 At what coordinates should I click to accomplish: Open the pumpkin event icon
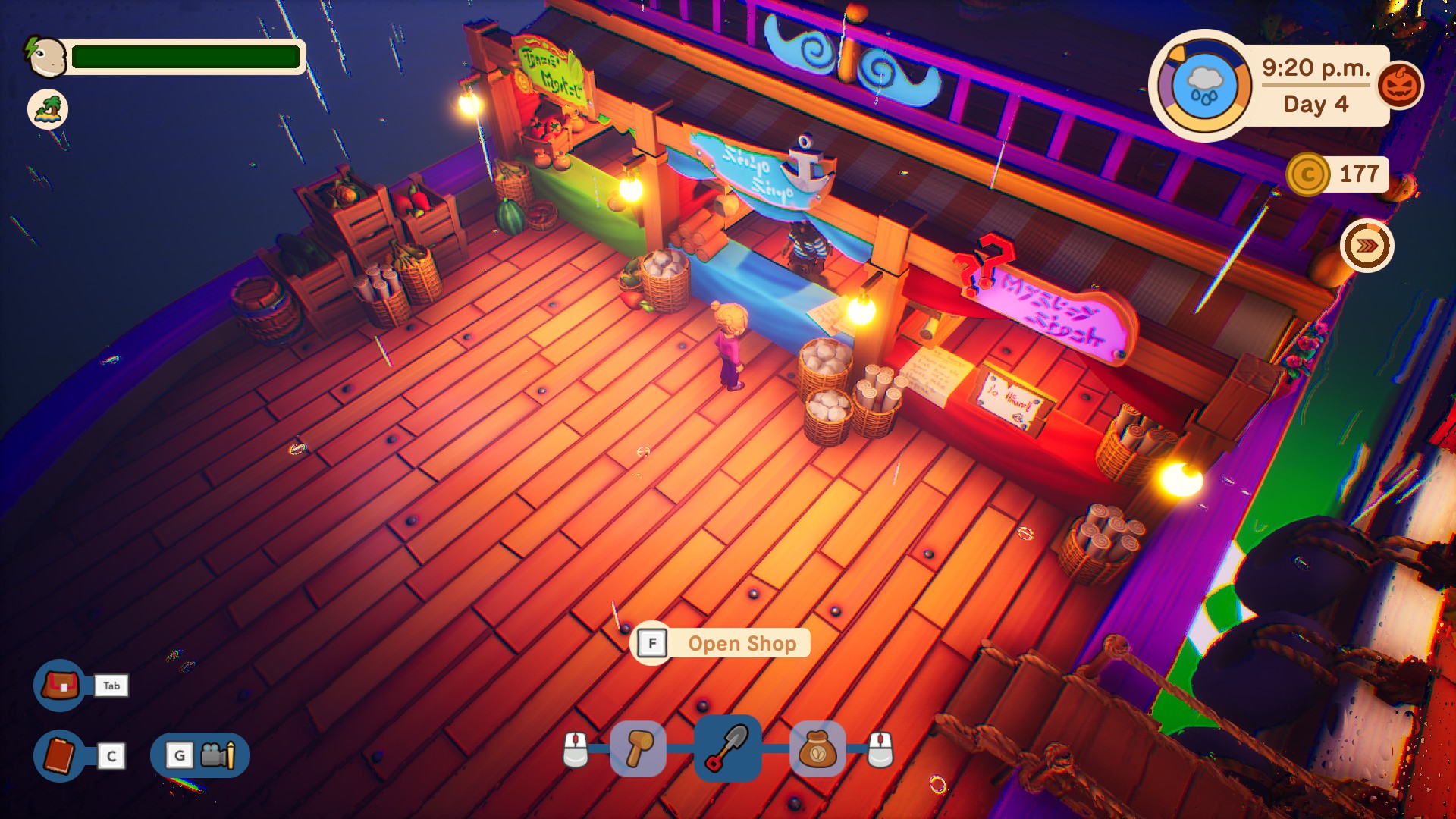(x=1399, y=86)
